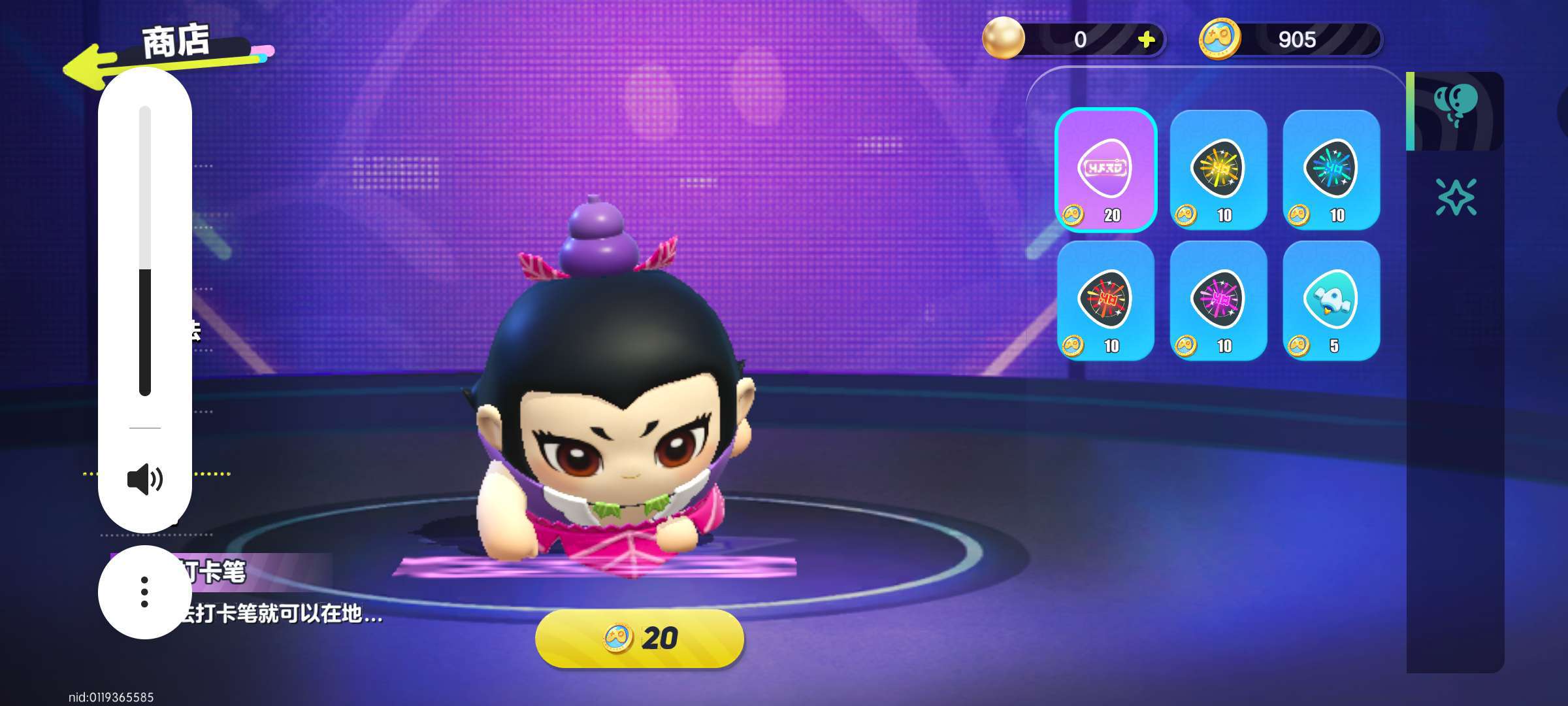The height and width of the screenshot is (706, 1568).
Task: Select the cyan-blue firework item
Action: (1331, 169)
